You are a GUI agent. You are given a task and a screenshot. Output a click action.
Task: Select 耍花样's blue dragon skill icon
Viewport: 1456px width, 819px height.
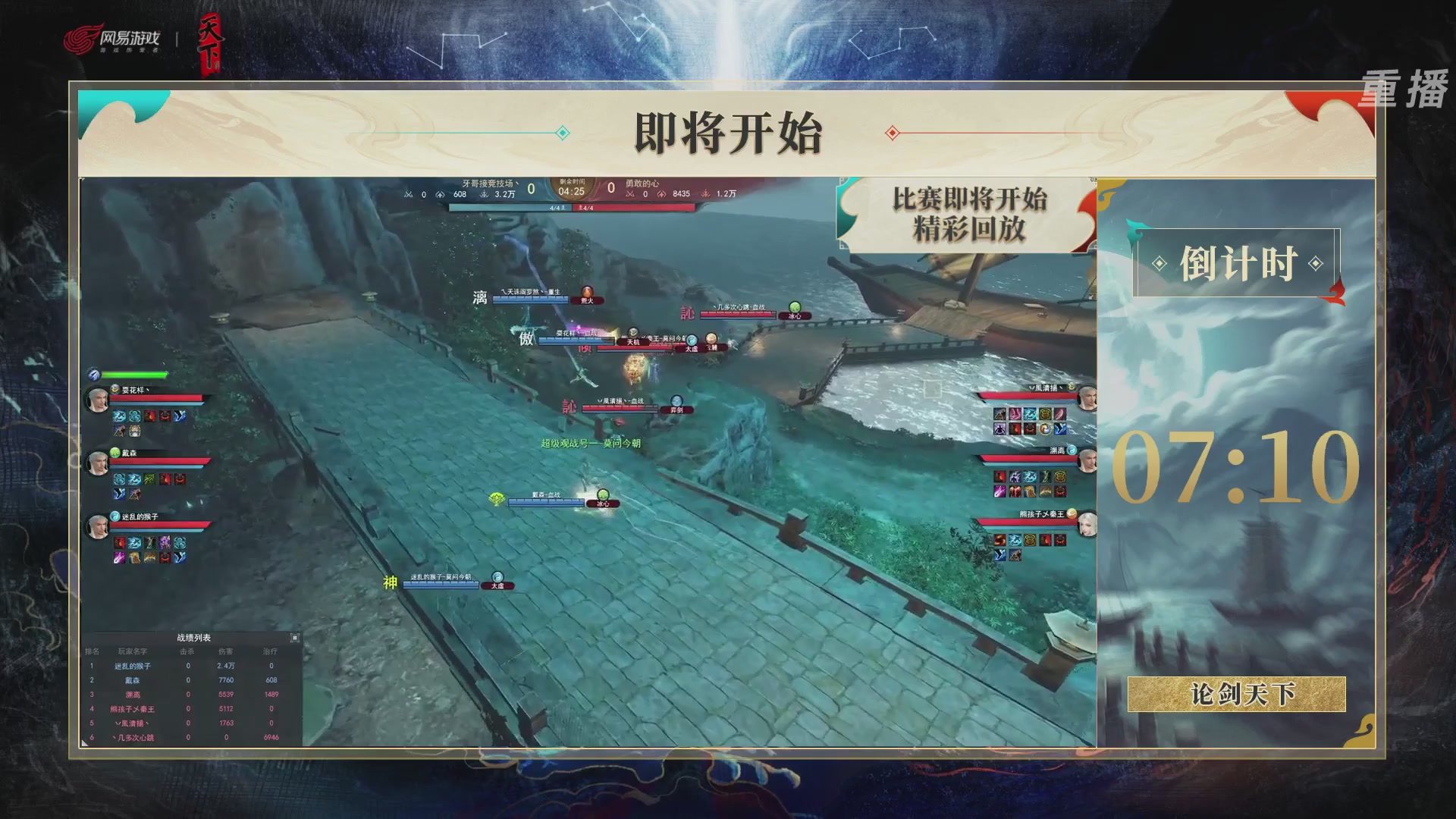(x=119, y=416)
